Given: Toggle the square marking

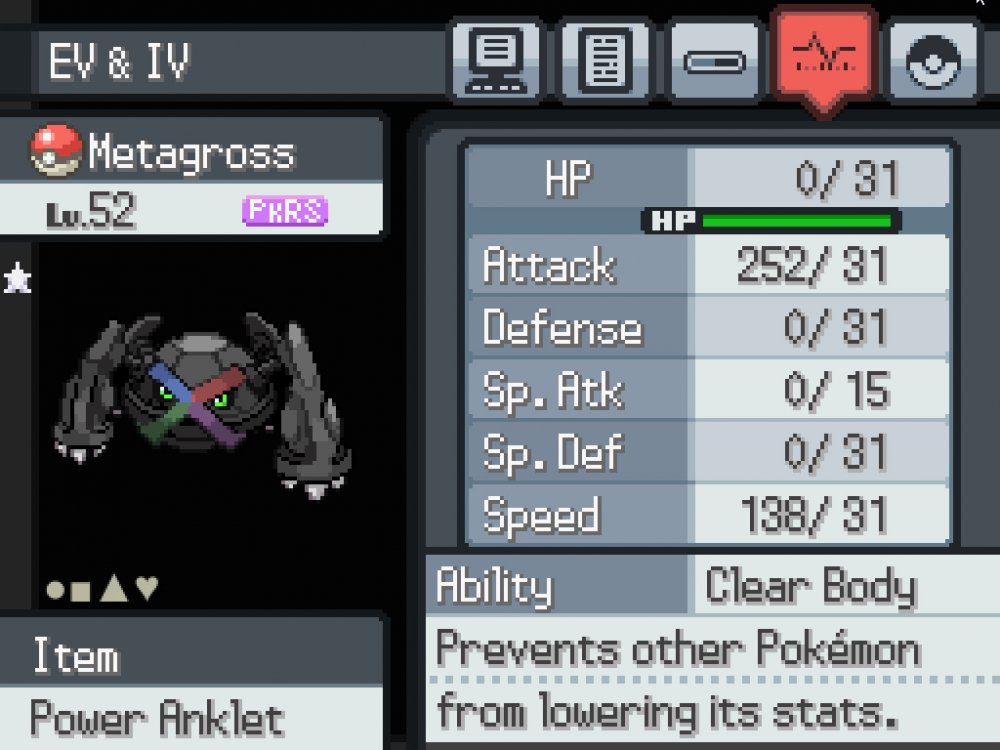Looking at the screenshot, I should [x=81, y=591].
